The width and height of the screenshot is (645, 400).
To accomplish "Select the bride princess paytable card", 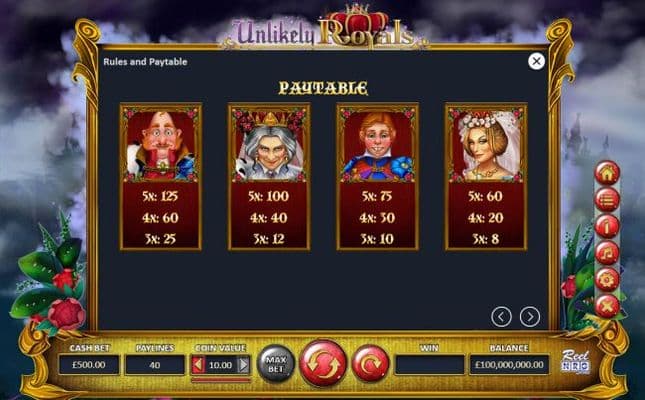I will [x=485, y=176].
